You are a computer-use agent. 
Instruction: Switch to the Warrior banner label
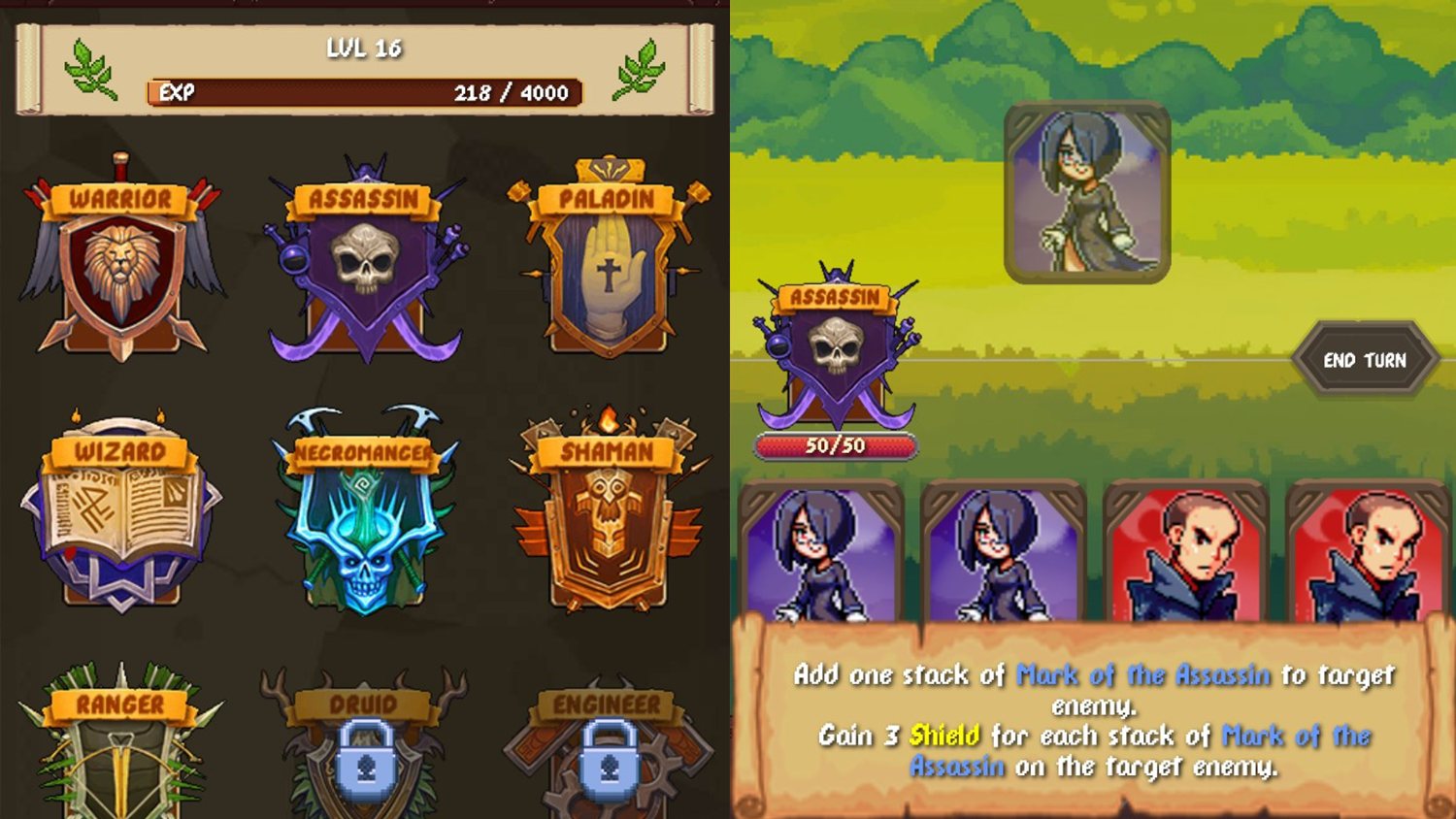tap(119, 201)
